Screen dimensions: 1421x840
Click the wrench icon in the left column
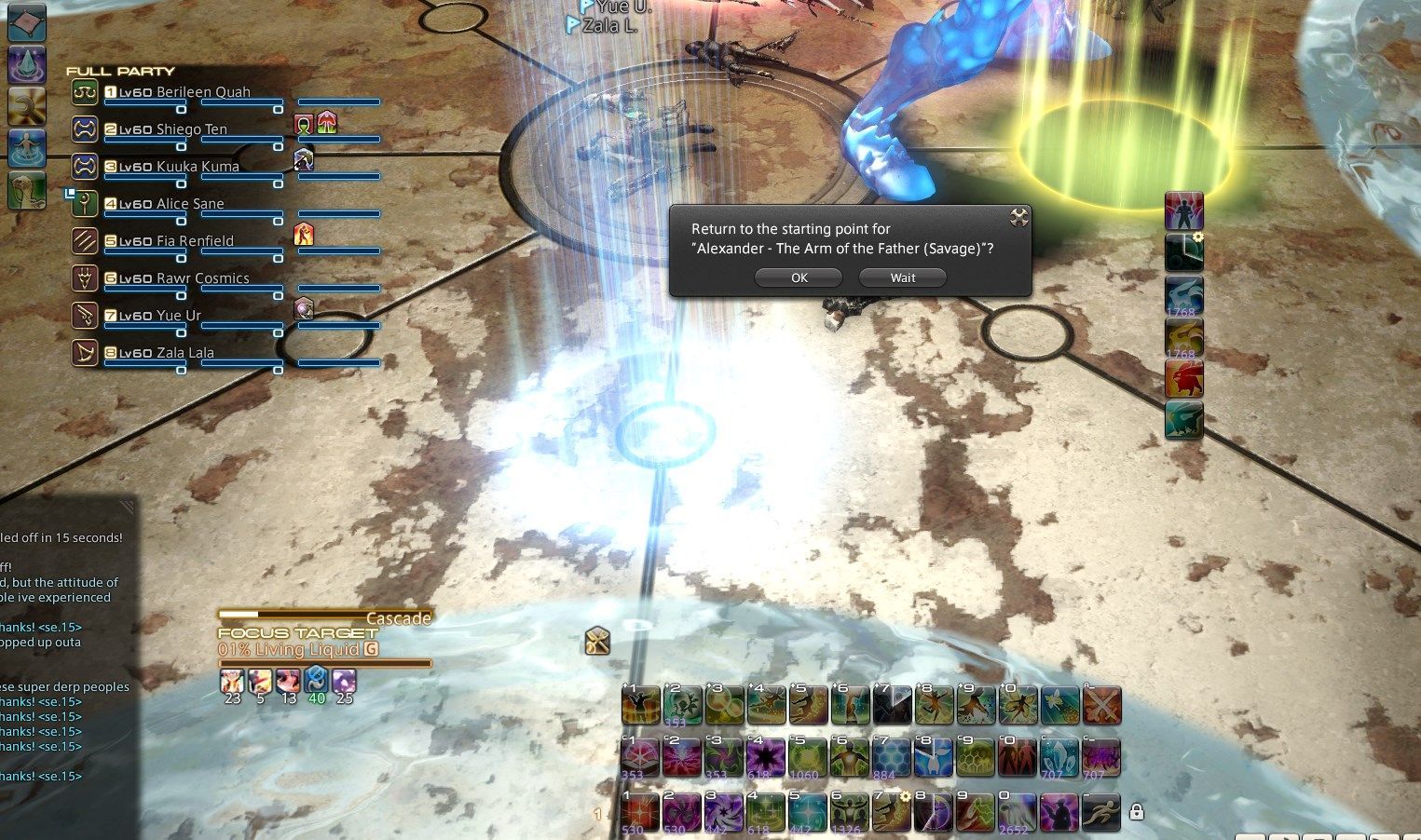click(x=26, y=106)
